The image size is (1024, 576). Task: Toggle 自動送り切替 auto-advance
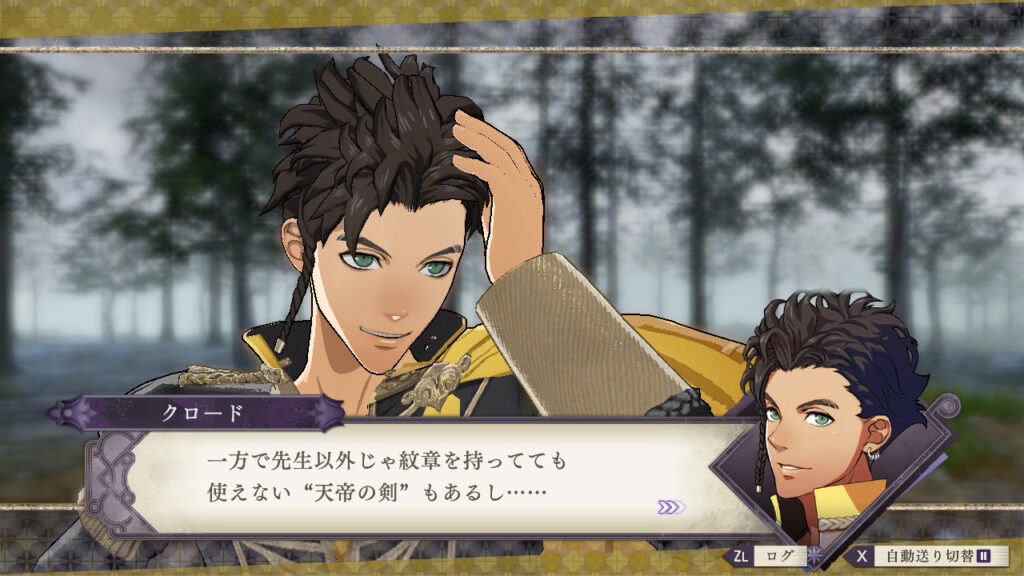pyautogui.click(x=929, y=555)
